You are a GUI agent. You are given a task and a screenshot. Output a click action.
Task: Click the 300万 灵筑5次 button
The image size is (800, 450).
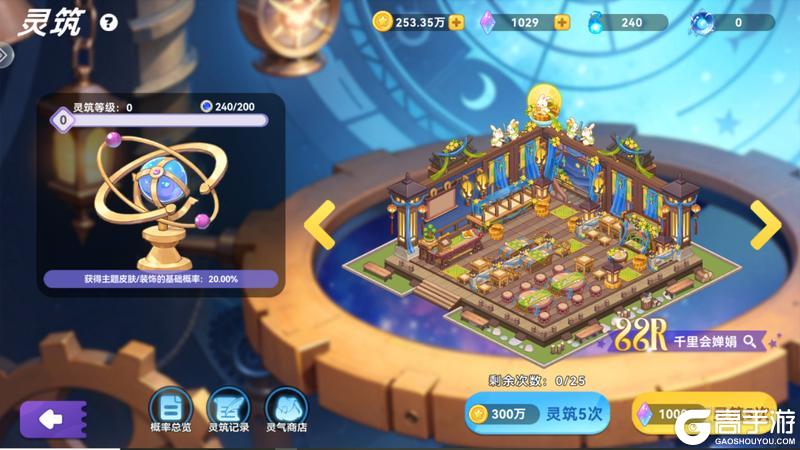(537, 414)
